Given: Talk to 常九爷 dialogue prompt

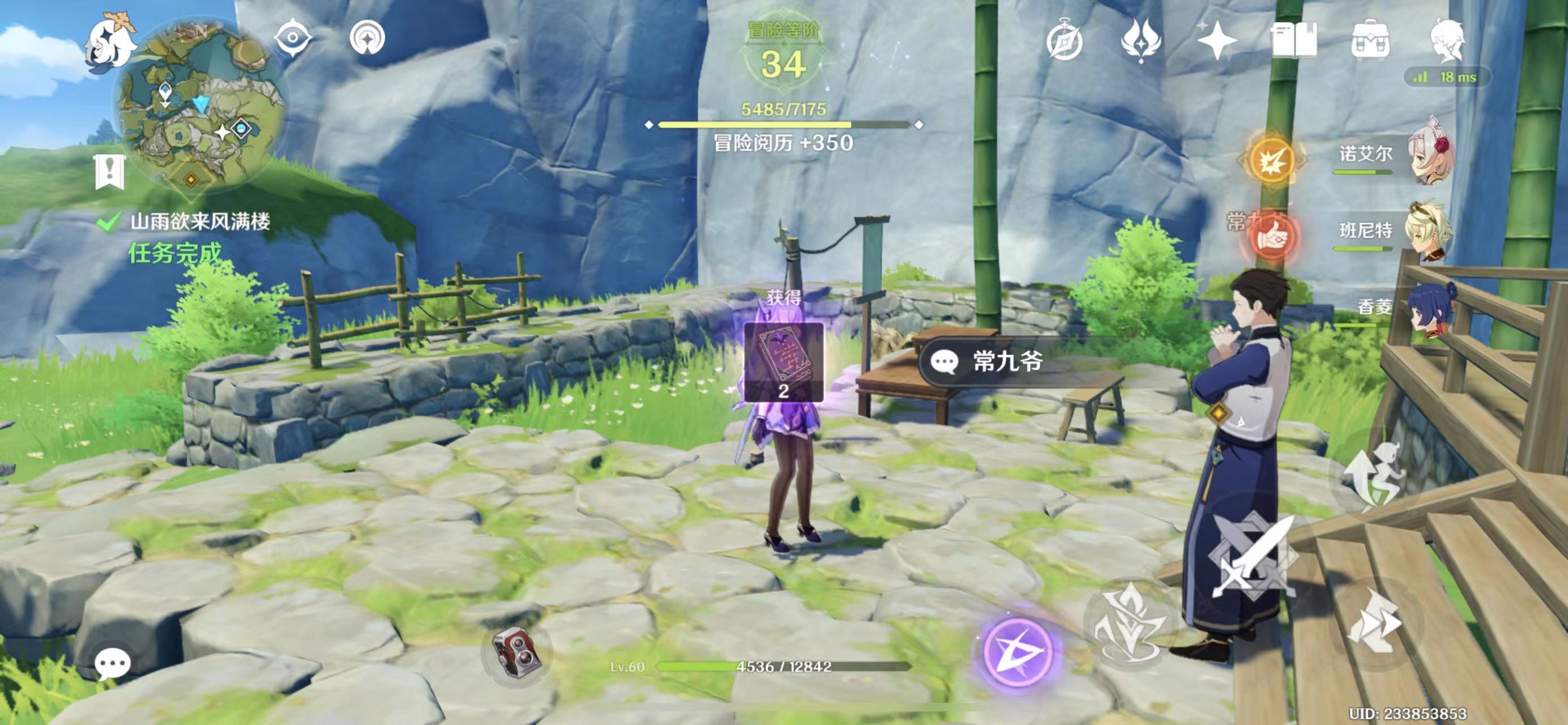Looking at the screenshot, I should click(x=1007, y=362).
